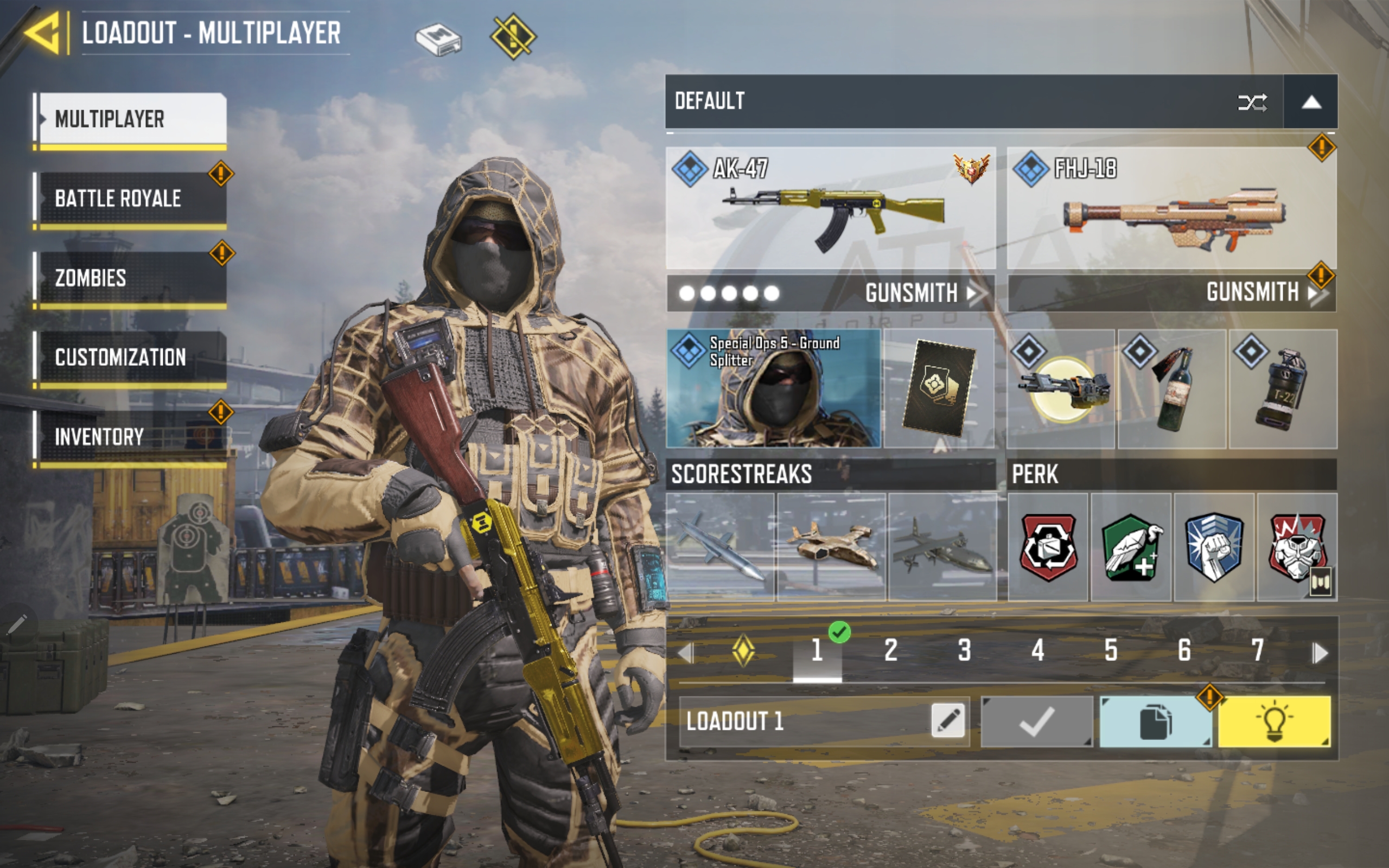Open the Battle Royale loadout menu

pyautogui.click(x=132, y=198)
